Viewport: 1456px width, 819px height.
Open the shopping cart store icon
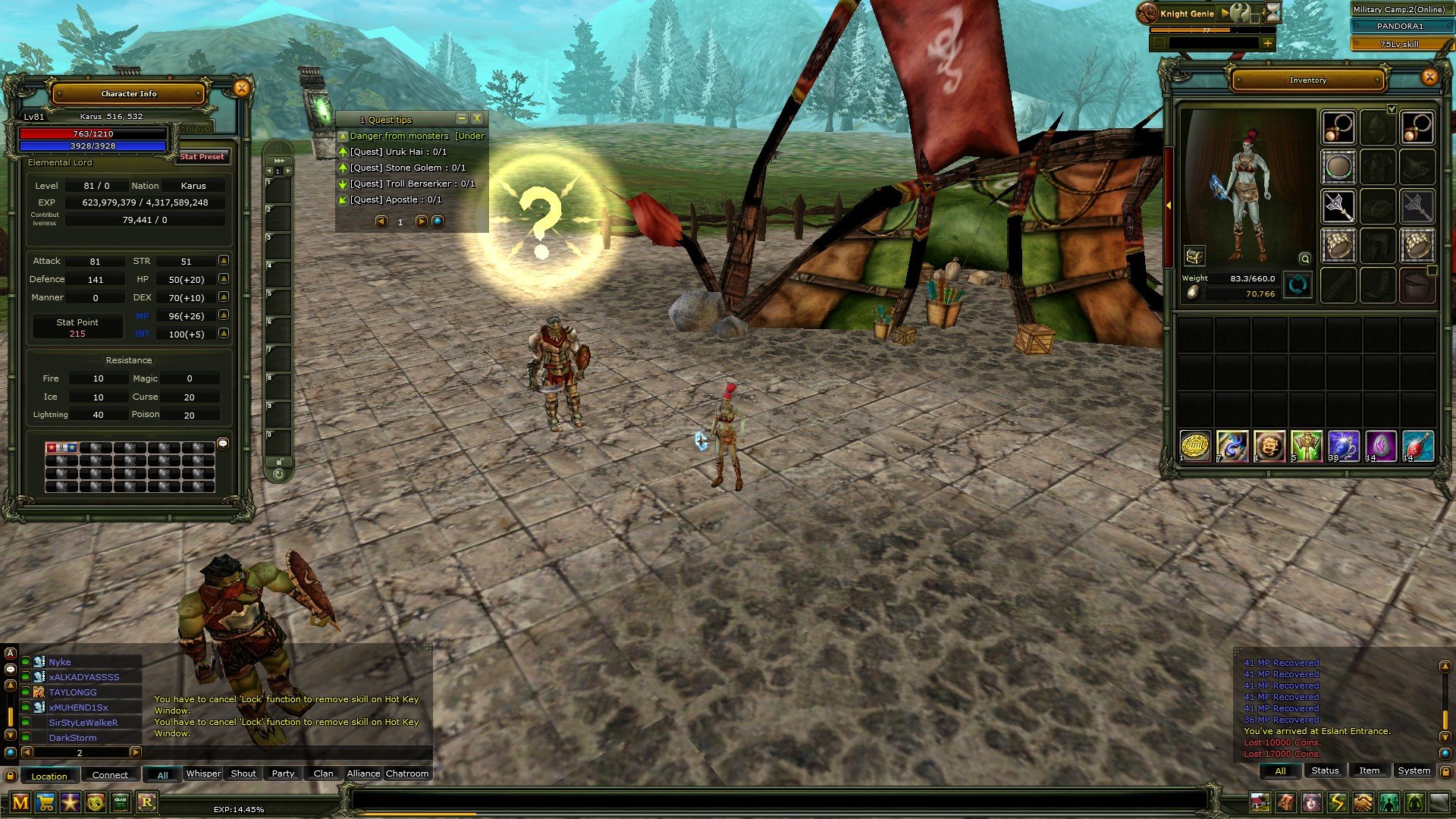[45, 802]
